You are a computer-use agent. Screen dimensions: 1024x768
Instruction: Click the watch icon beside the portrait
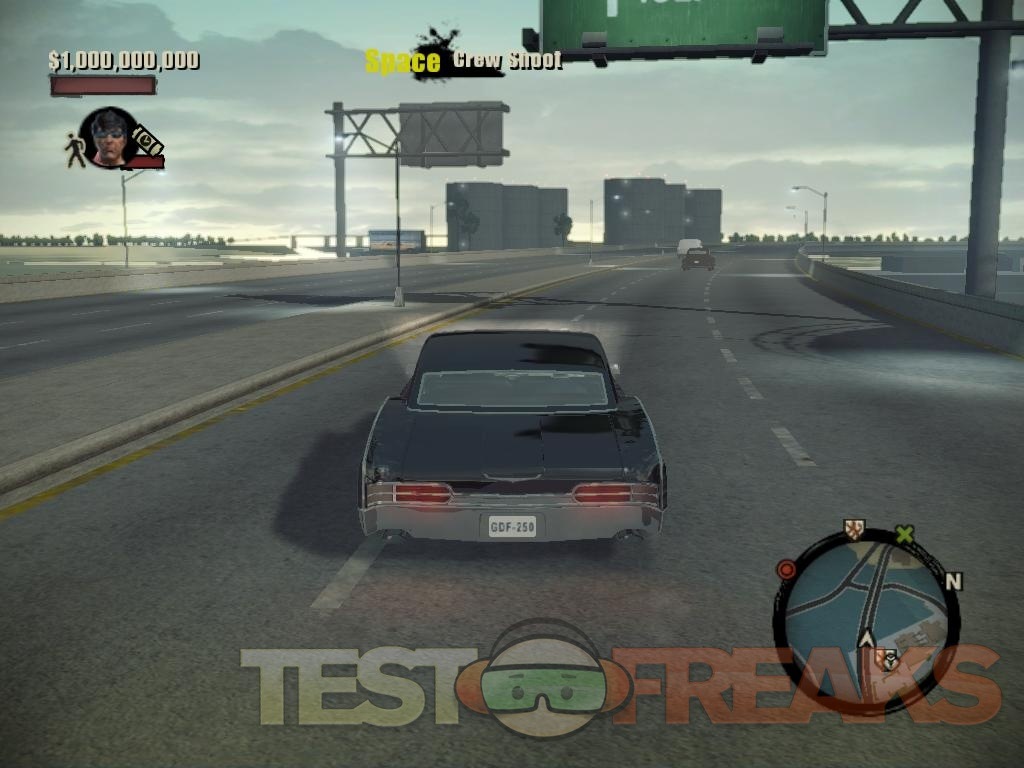click(x=147, y=141)
